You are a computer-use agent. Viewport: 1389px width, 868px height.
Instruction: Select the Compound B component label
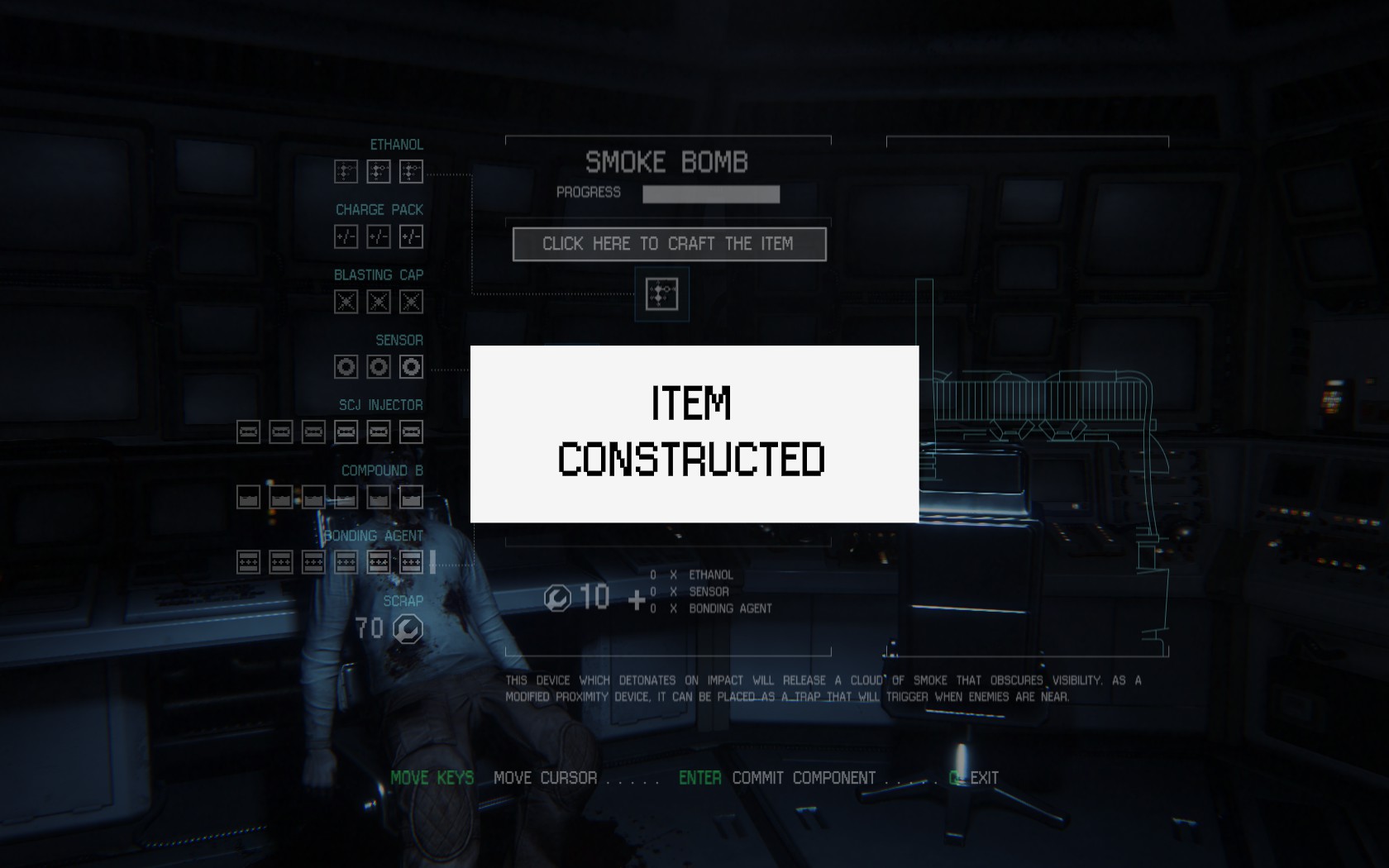[x=382, y=470]
